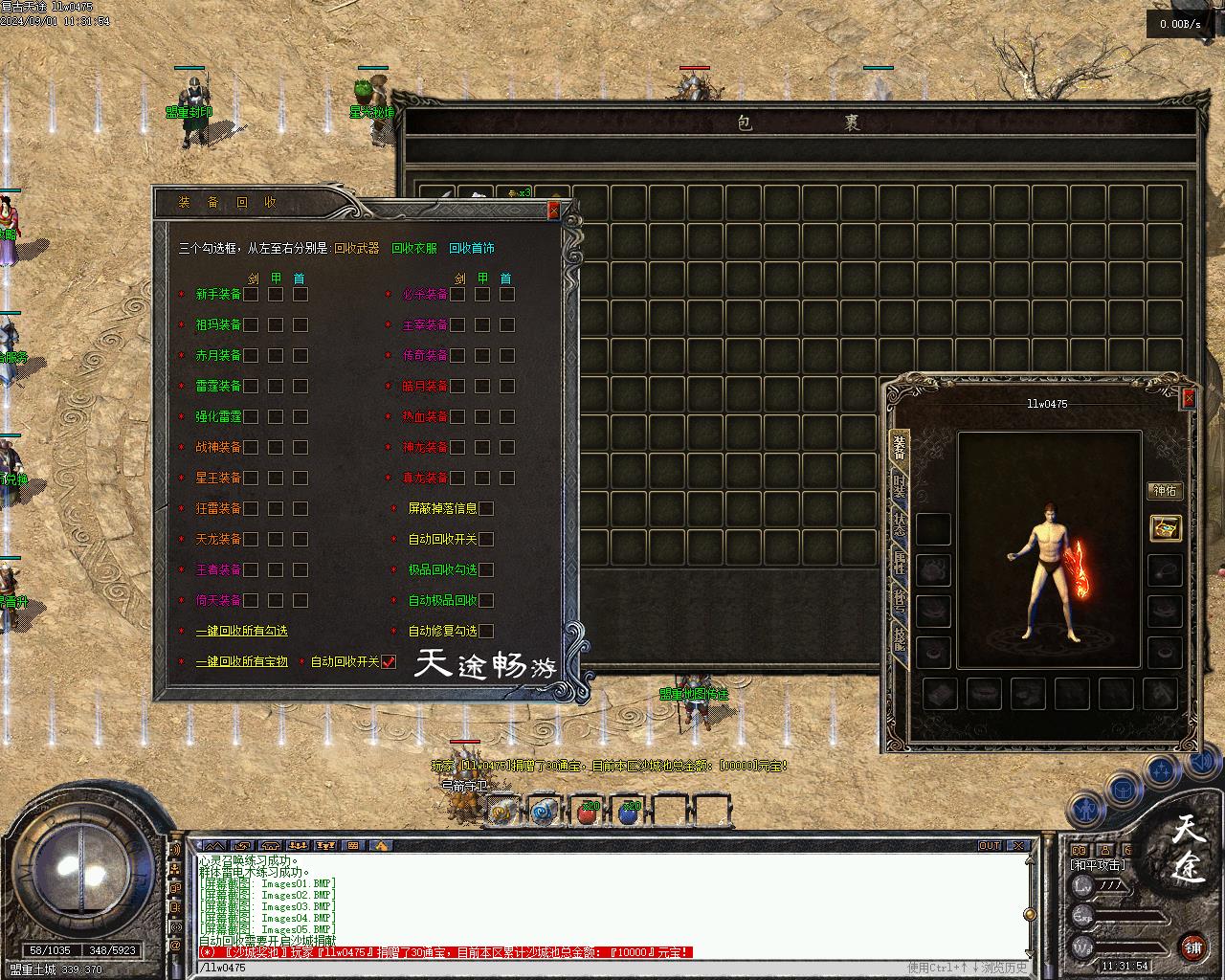Enable 屏蔽掉落信息 checkbox
1225x980 pixels.
[x=486, y=508]
